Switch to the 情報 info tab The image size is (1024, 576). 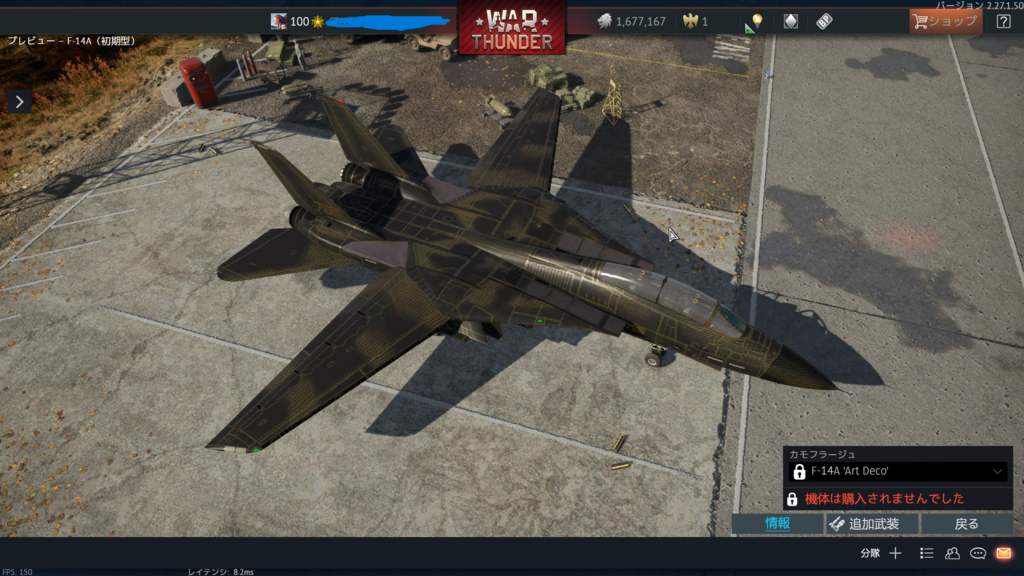[778, 524]
